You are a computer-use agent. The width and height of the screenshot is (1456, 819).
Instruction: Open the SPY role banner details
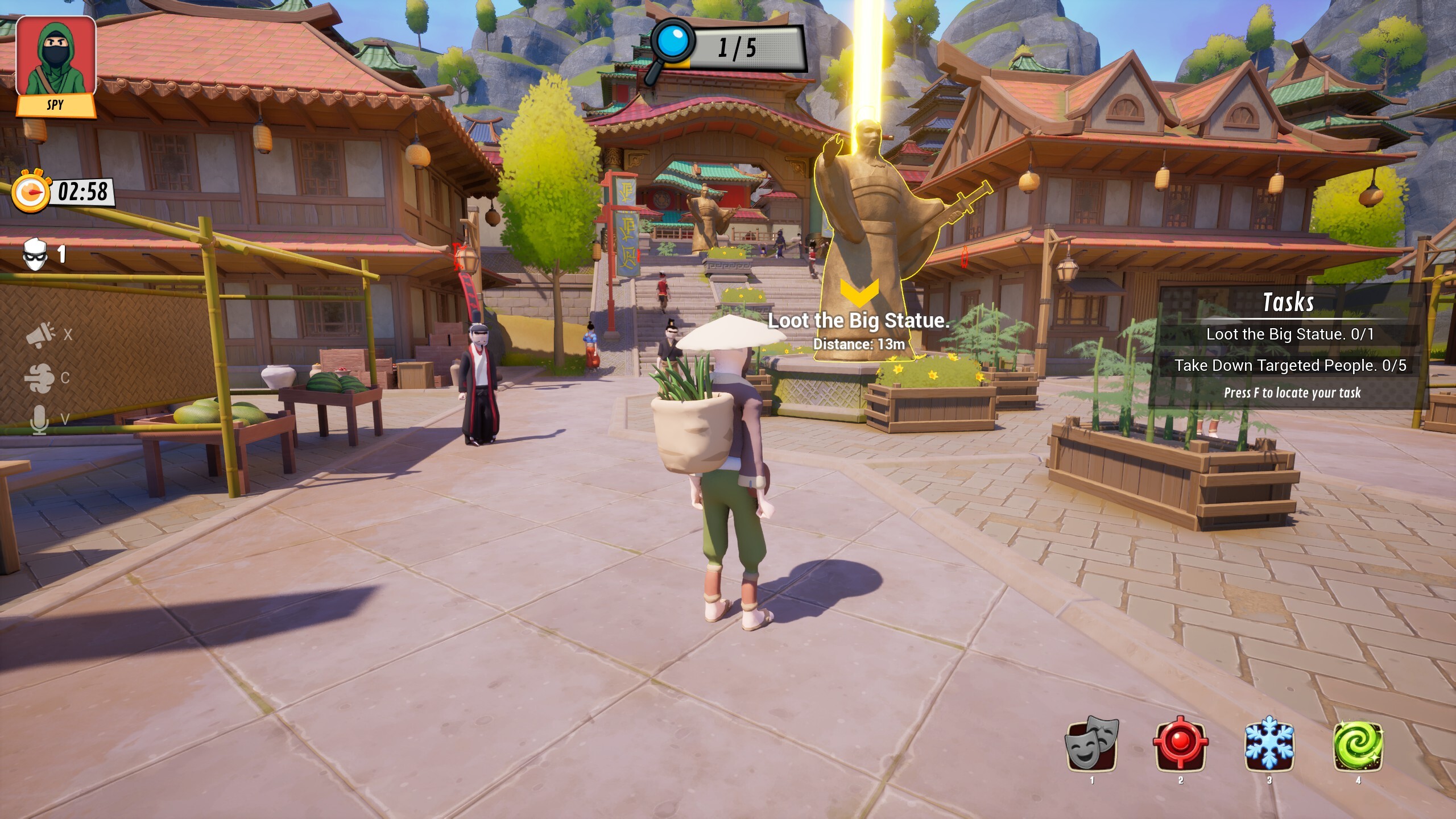(57, 104)
